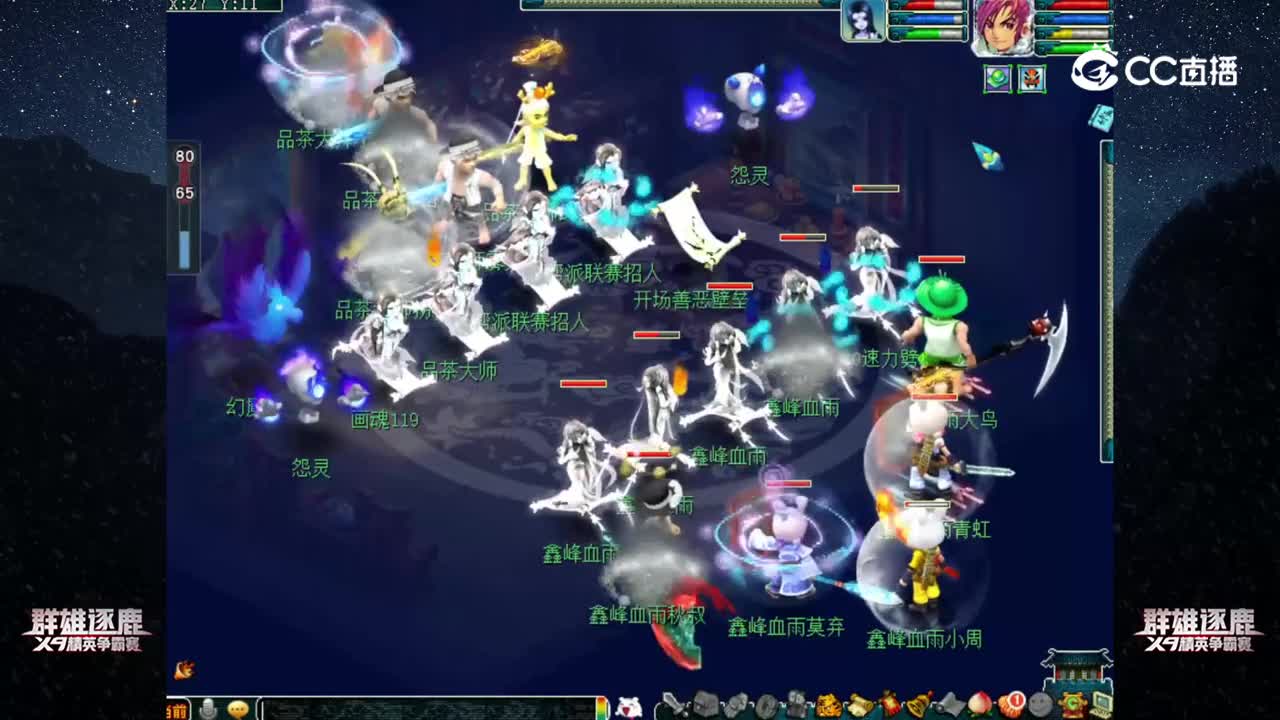Click the gray moon face toggle on toolbar
1280x720 pixels.
click(x=1041, y=704)
